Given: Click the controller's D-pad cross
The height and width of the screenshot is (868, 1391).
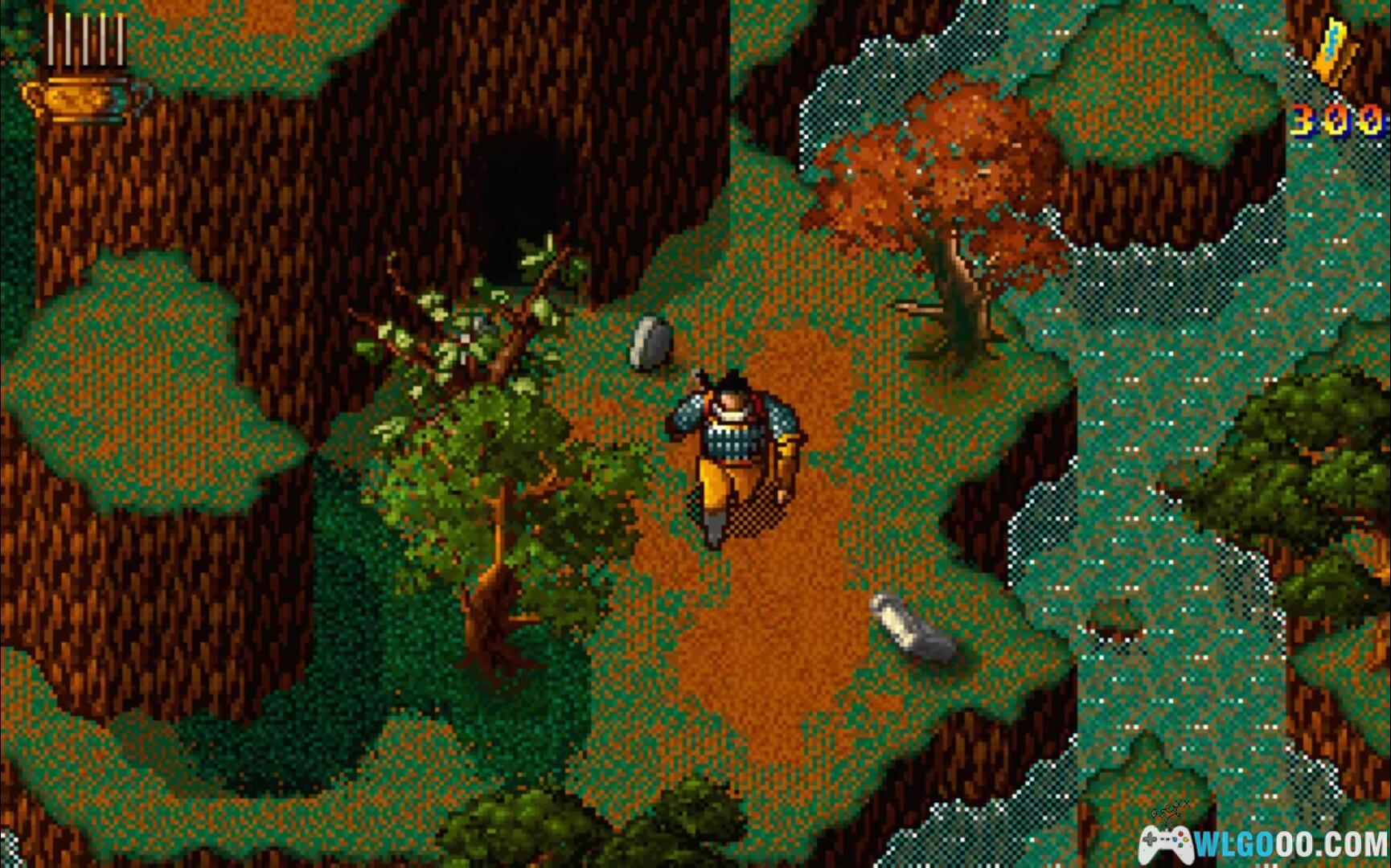Looking at the screenshot, I should (1150, 840).
